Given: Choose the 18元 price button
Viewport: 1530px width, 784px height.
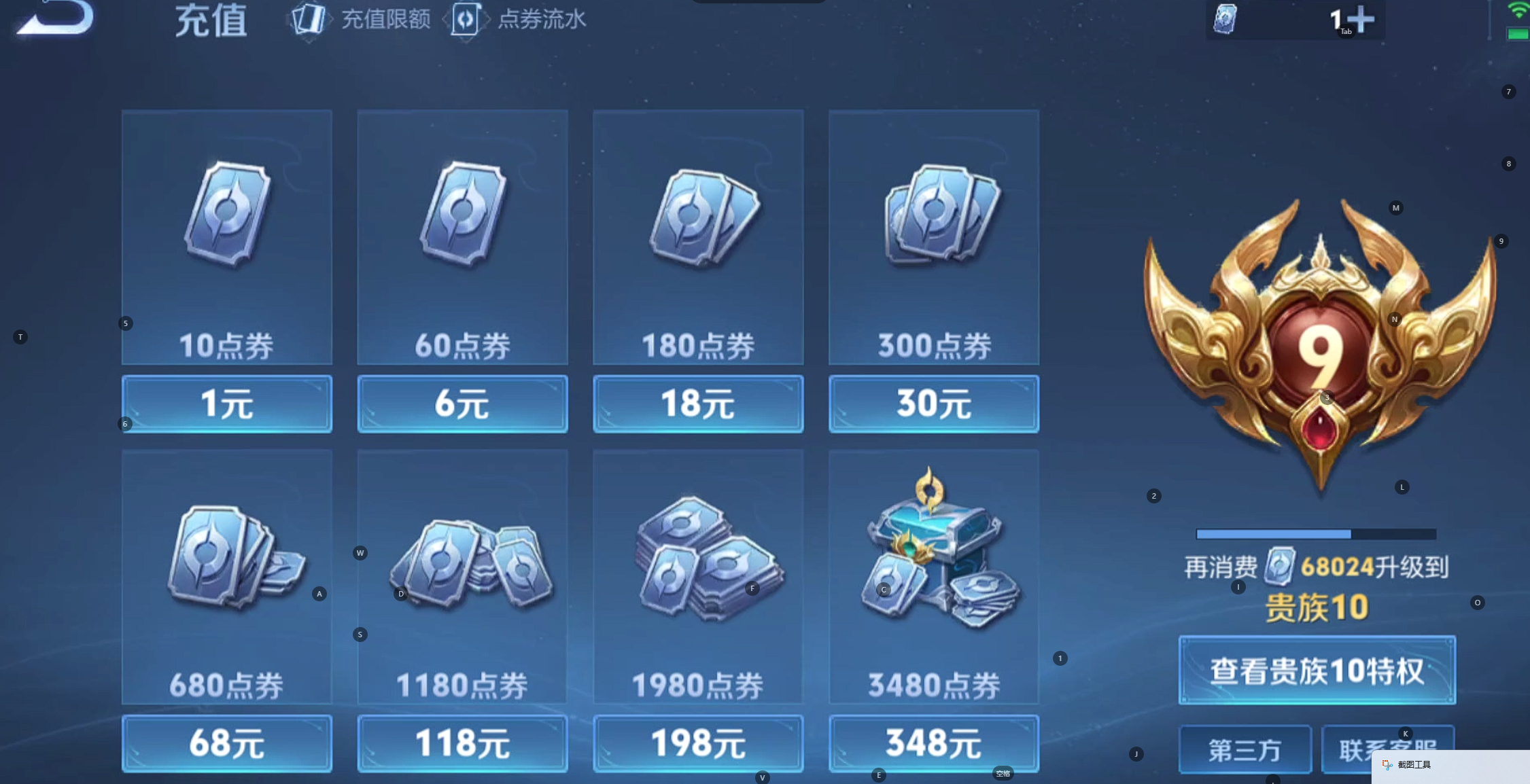Looking at the screenshot, I should (697, 404).
